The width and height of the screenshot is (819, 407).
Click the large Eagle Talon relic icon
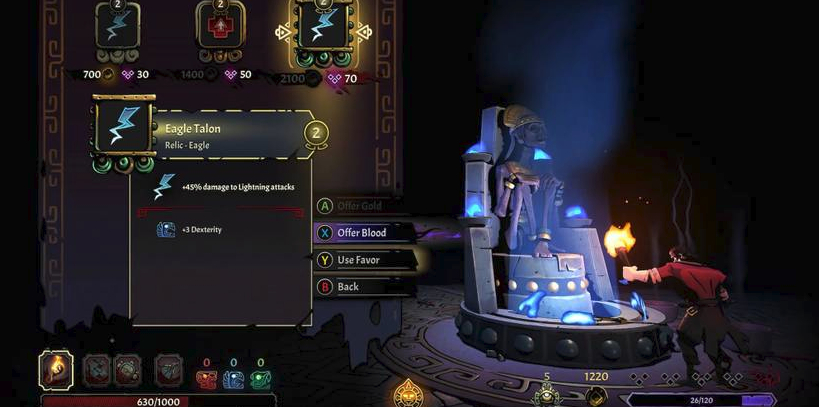(123, 128)
